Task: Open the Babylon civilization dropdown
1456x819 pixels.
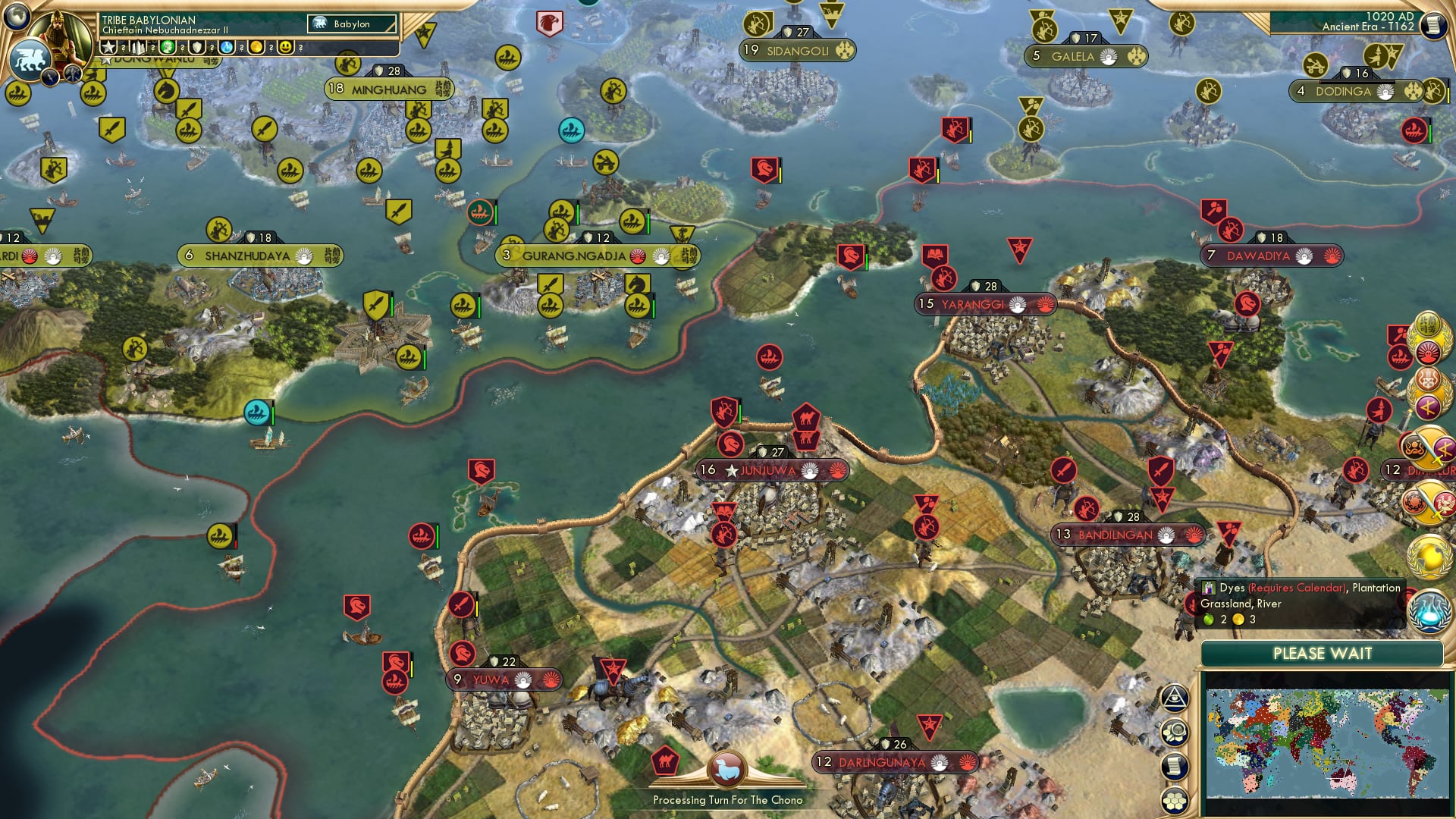Action: point(352,24)
